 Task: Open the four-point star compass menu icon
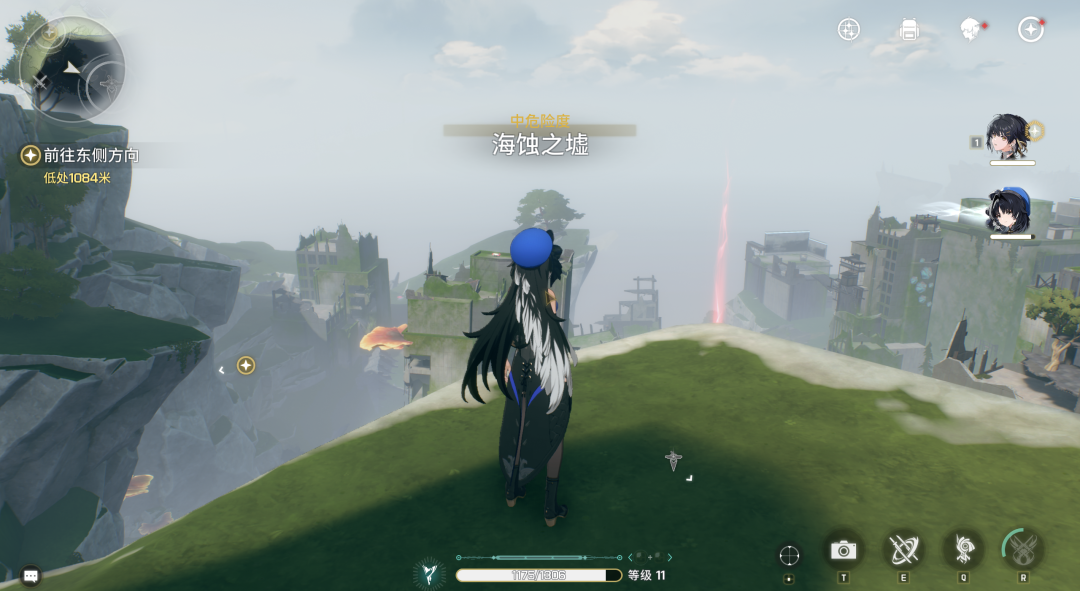(1030, 29)
